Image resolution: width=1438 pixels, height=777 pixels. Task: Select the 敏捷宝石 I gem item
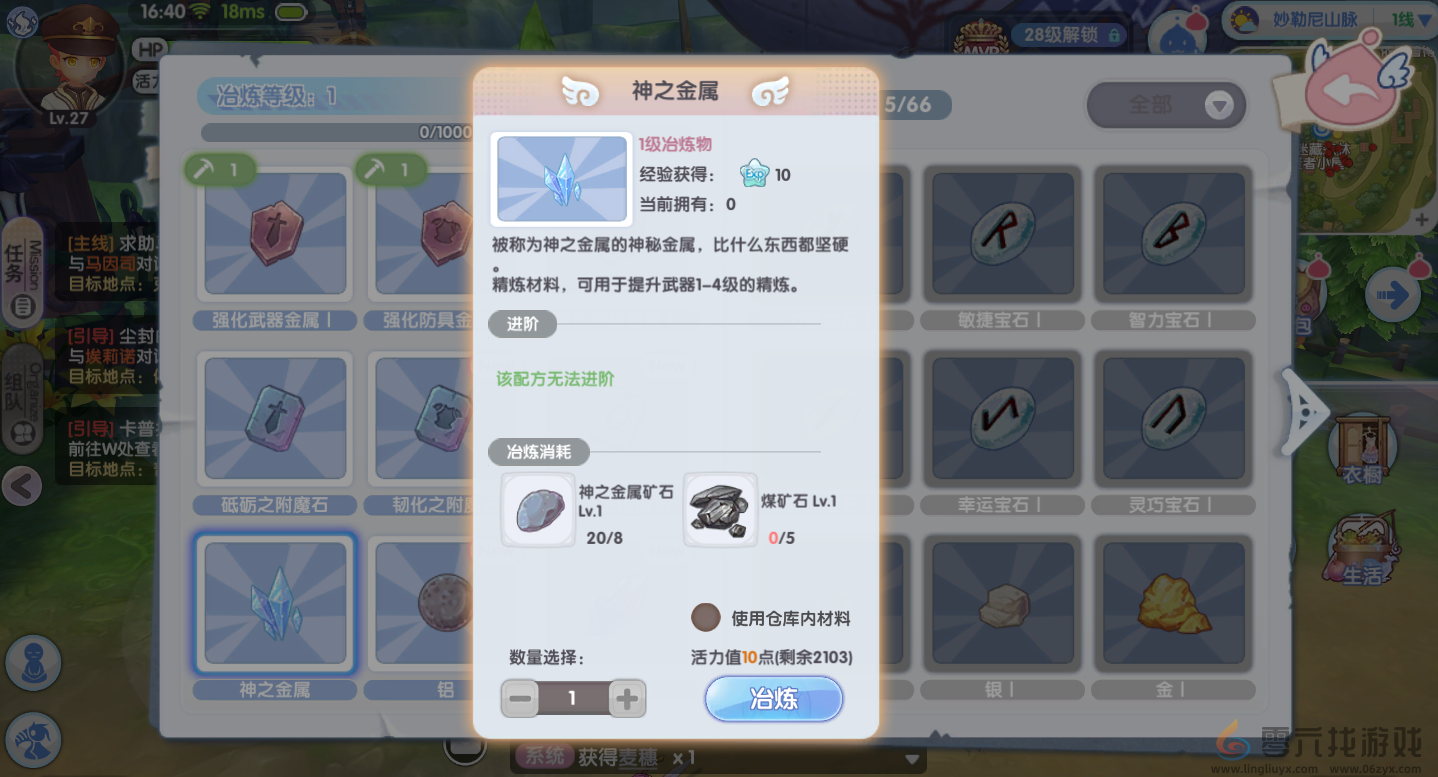tap(1002, 234)
